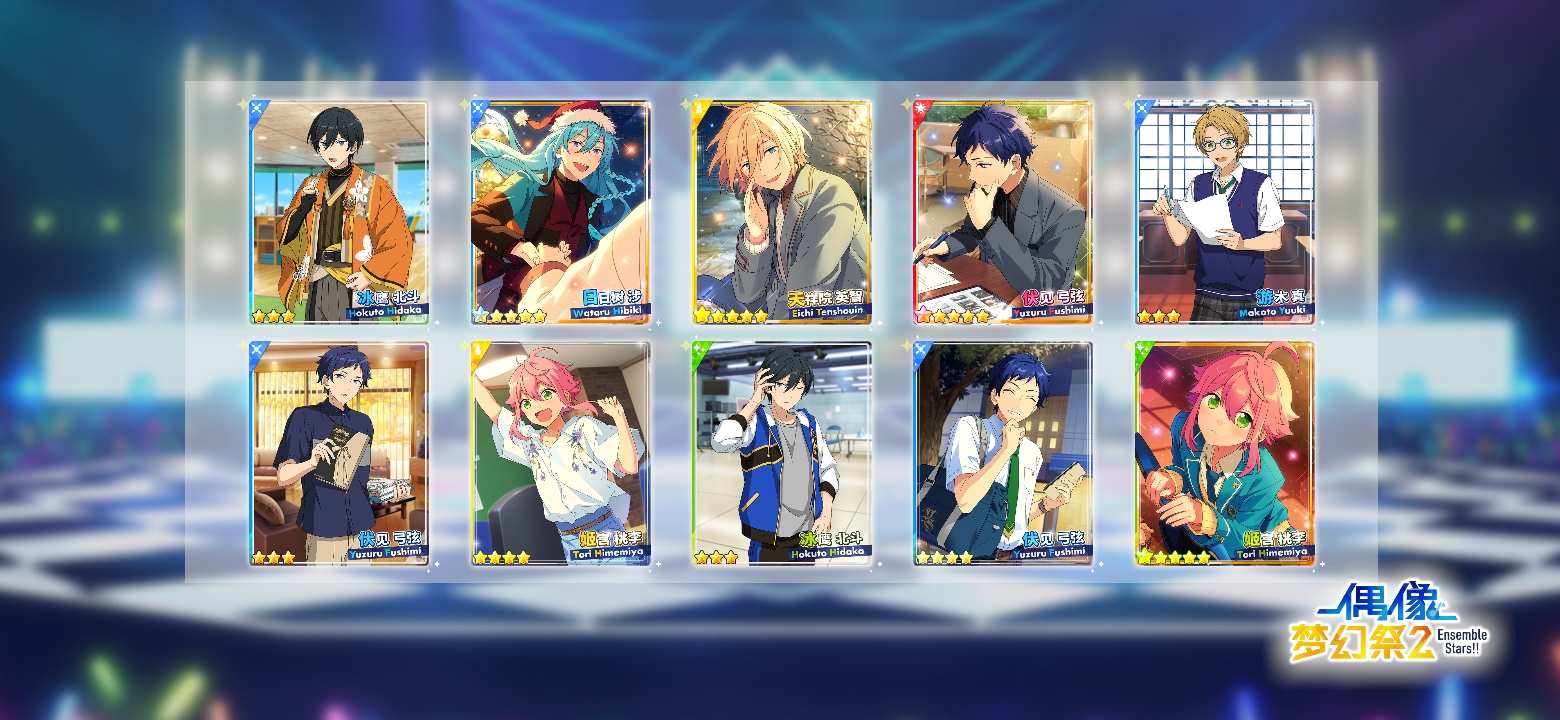View Hokuto Hidaka's blue jacket card
Screen dimensions: 1560x720
click(782, 454)
